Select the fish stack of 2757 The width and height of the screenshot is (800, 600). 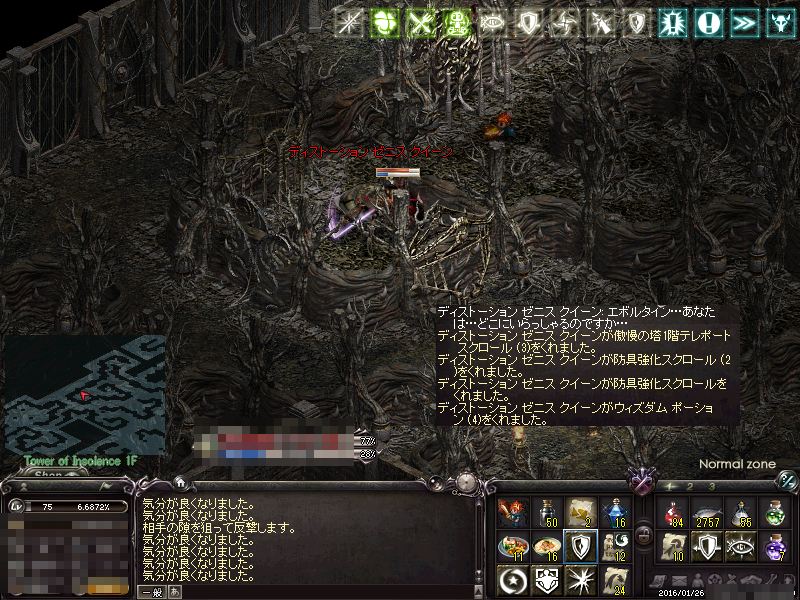click(709, 512)
